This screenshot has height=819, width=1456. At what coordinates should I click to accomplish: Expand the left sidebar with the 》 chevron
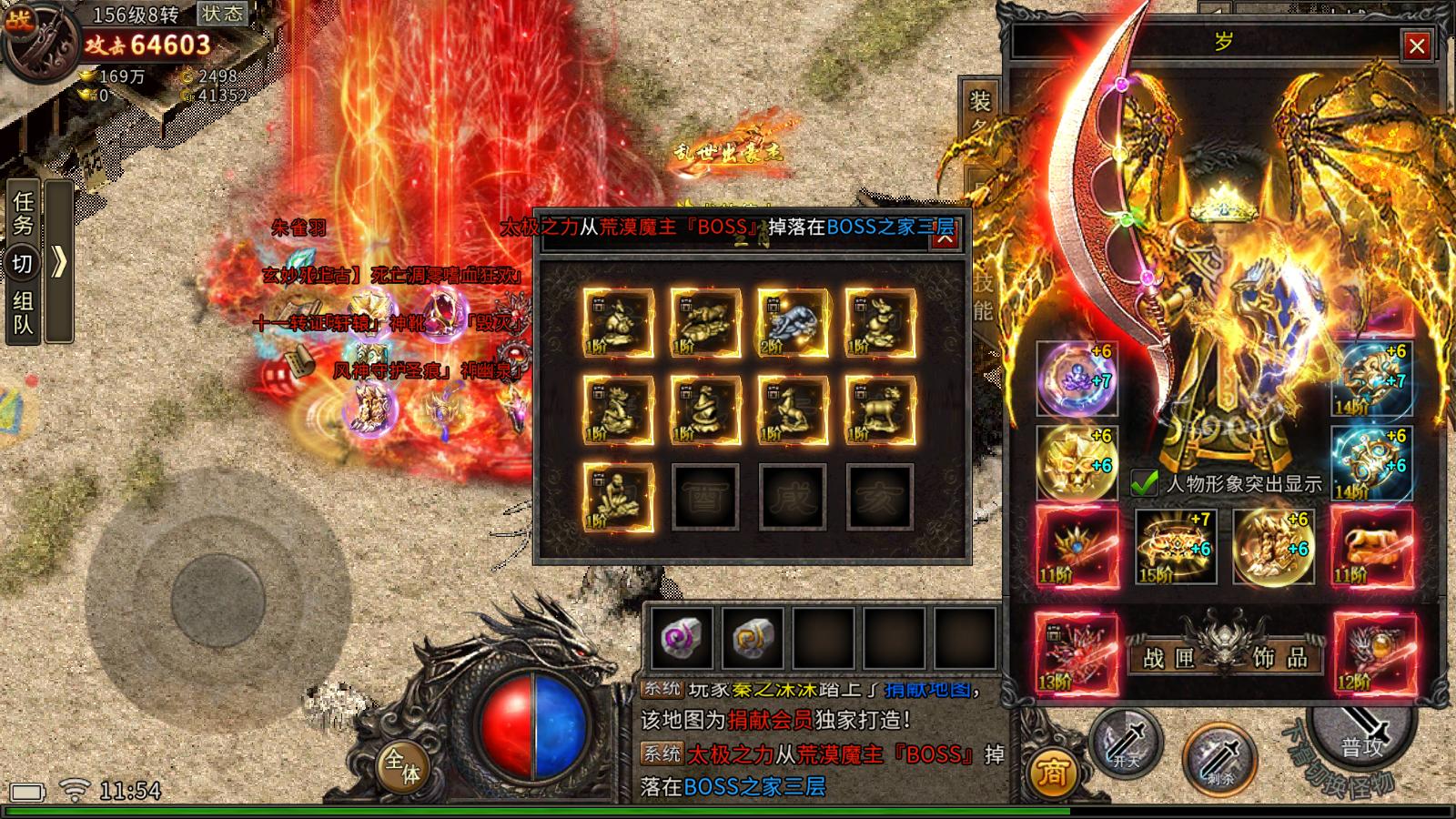[57, 259]
